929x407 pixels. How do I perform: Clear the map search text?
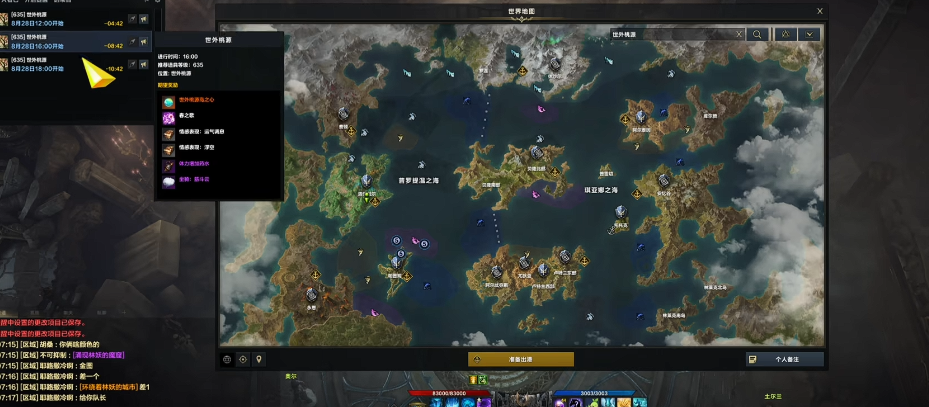(739, 34)
